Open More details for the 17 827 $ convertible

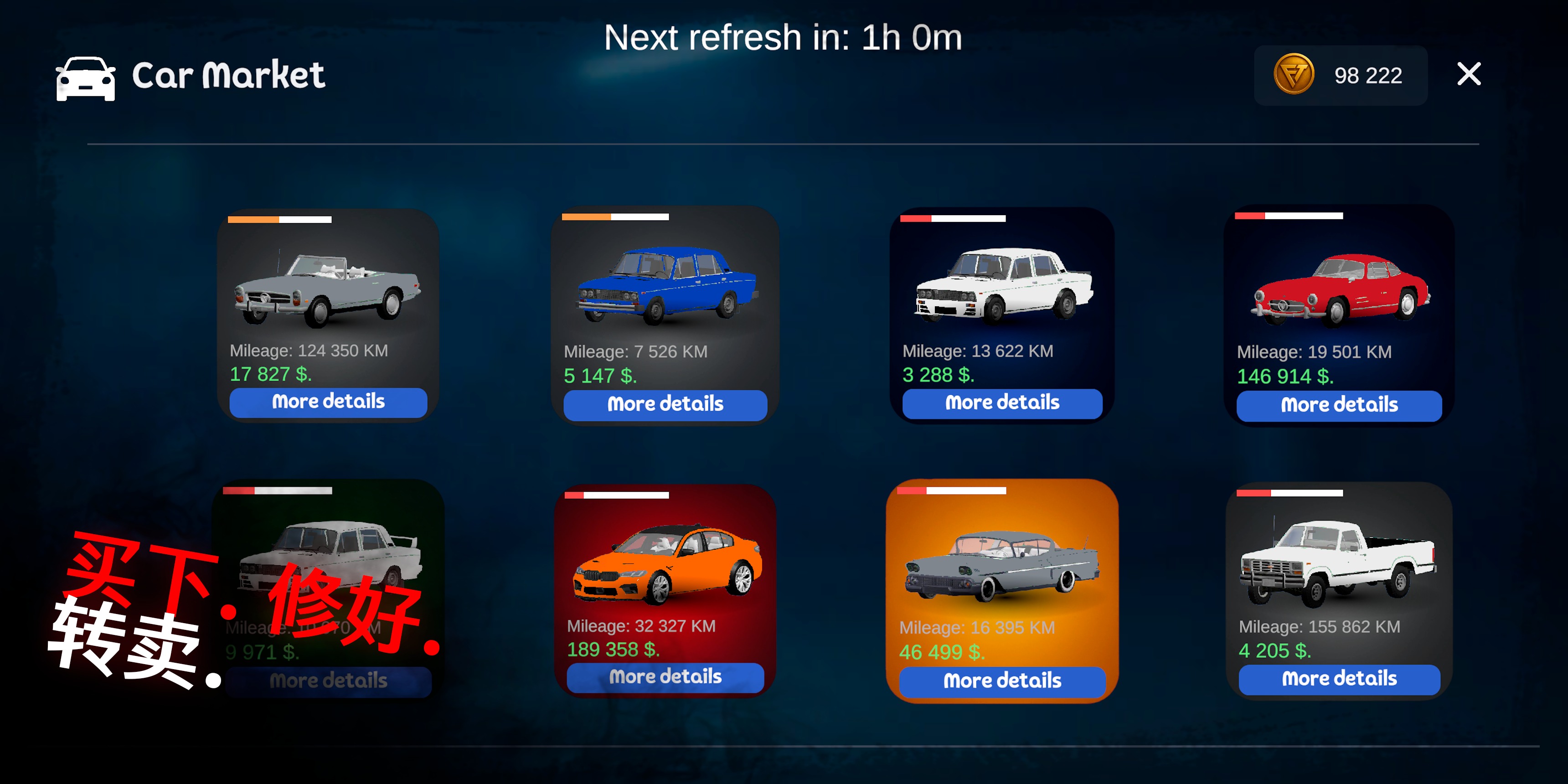pyautogui.click(x=327, y=402)
